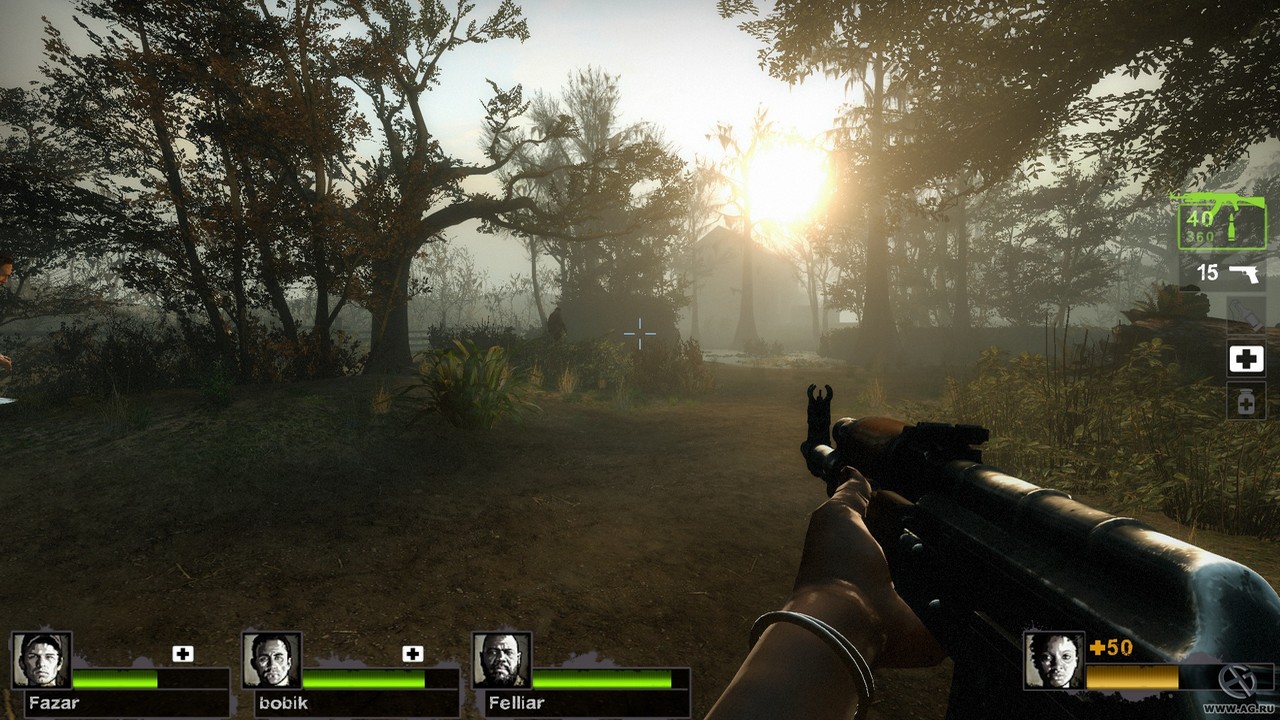This screenshot has height=720, width=1280.
Task: Click teammate bobik's portrait
Action: tap(272, 660)
